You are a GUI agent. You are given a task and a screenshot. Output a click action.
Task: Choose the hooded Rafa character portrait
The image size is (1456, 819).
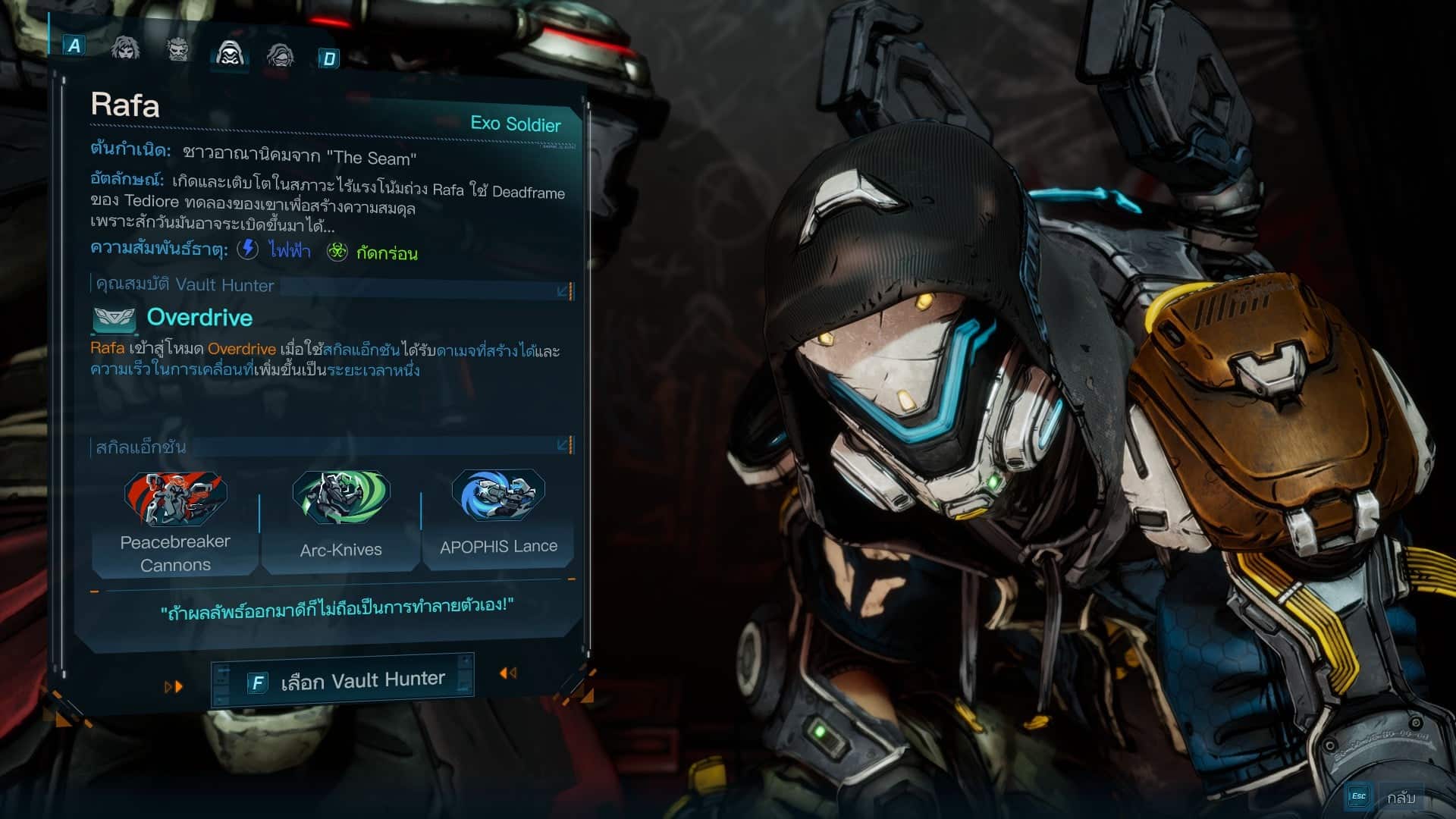coord(230,53)
